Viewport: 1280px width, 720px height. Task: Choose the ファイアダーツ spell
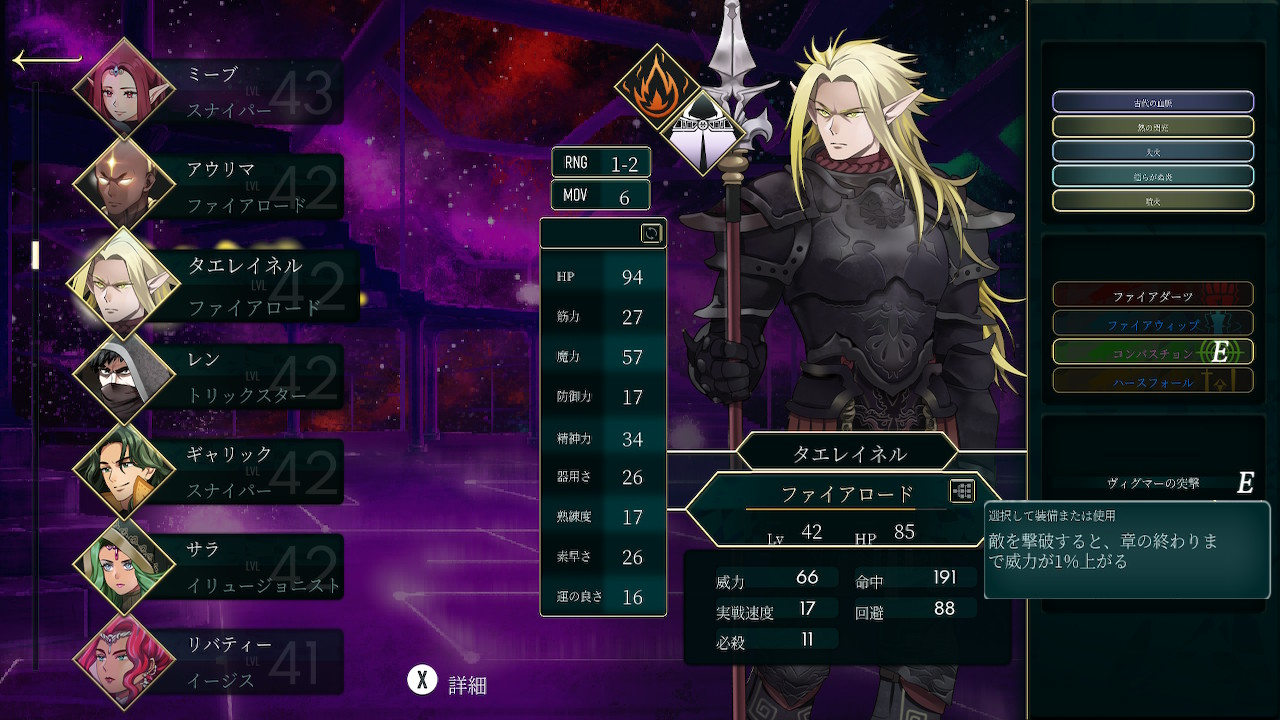pos(1152,295)
